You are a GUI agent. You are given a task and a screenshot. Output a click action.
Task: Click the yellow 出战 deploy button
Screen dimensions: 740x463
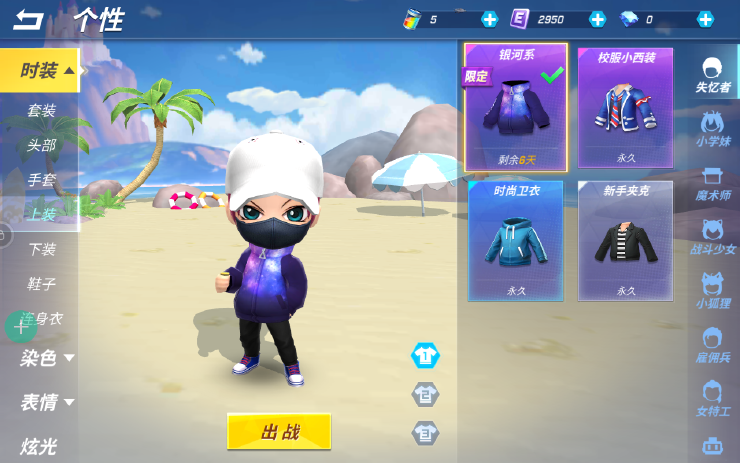279,432
